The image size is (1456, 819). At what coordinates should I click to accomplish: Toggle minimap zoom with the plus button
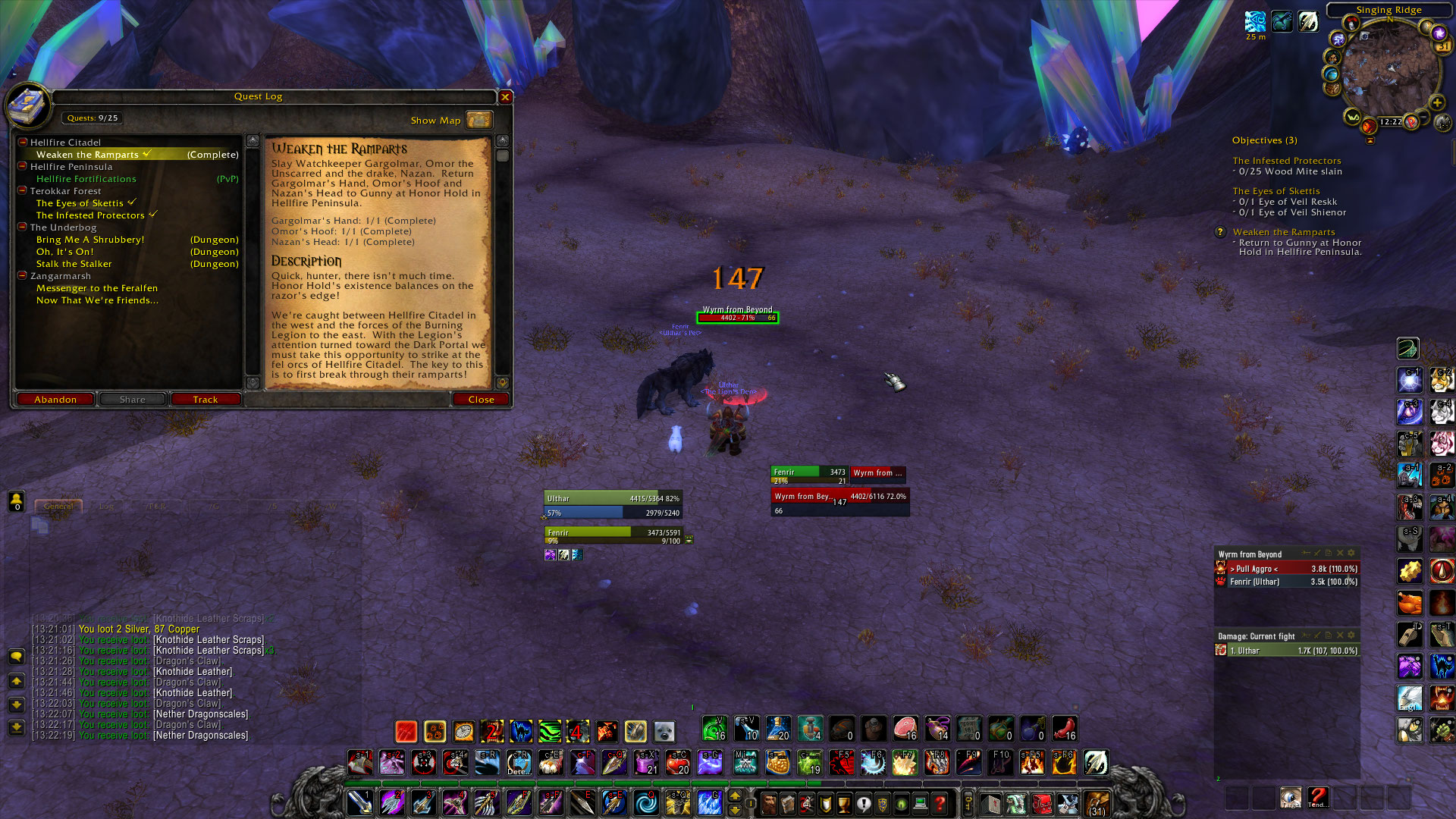click(1437, 102)
